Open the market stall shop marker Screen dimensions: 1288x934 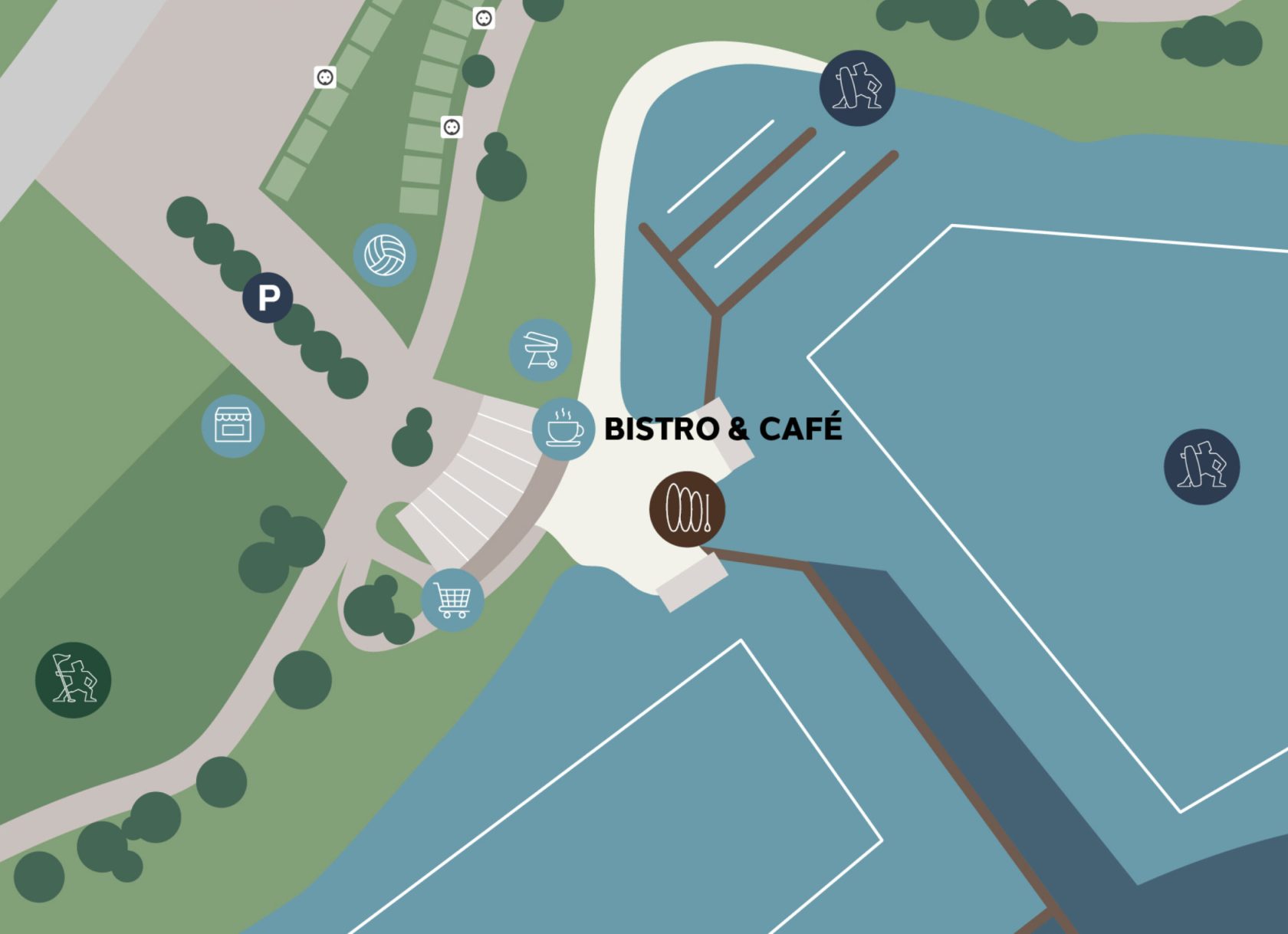pyautogui.click(x=233, y=426)
